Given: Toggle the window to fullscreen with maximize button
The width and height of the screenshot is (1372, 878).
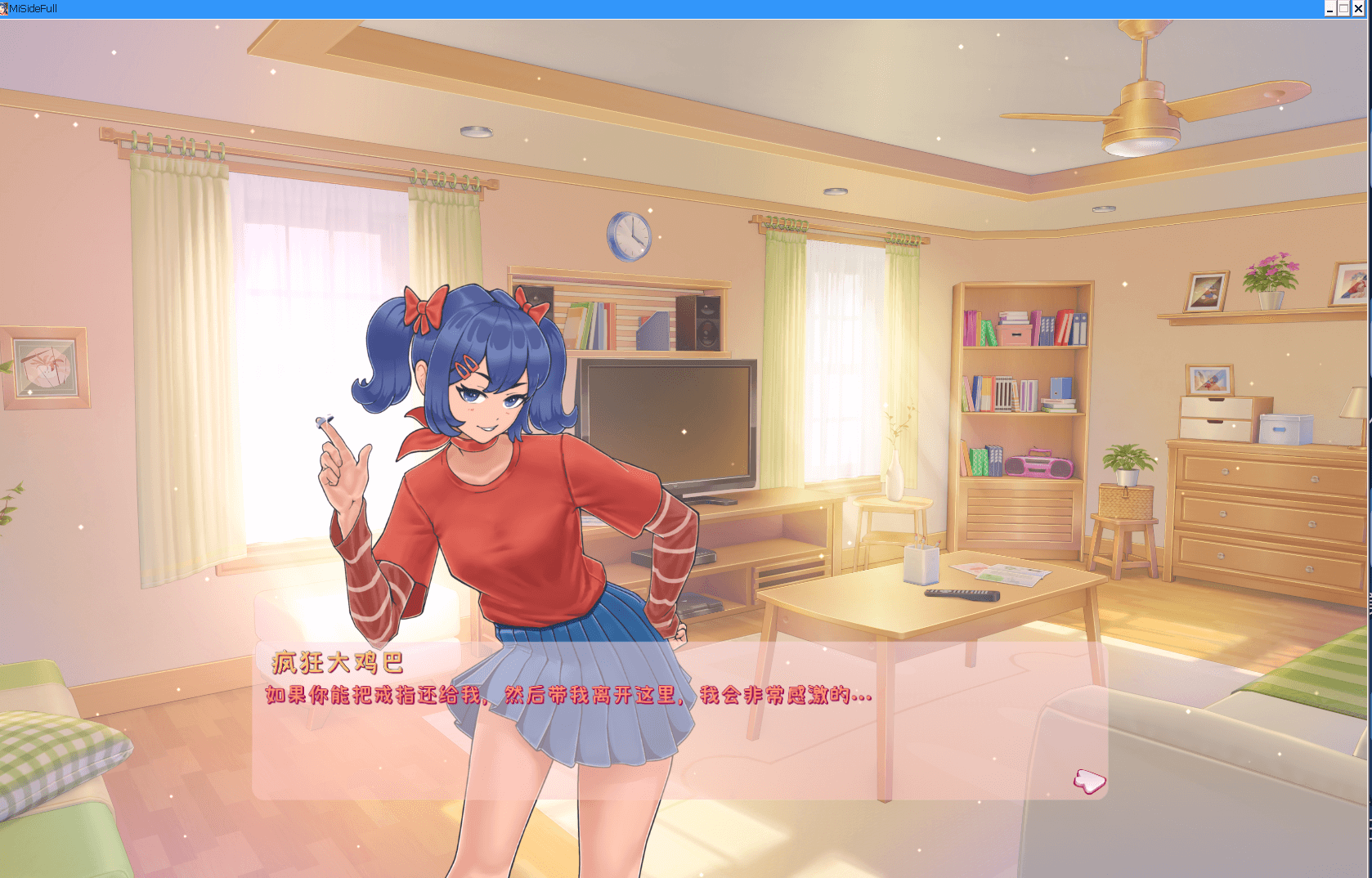Looking at the screenshot, I should pos(1345,9).
